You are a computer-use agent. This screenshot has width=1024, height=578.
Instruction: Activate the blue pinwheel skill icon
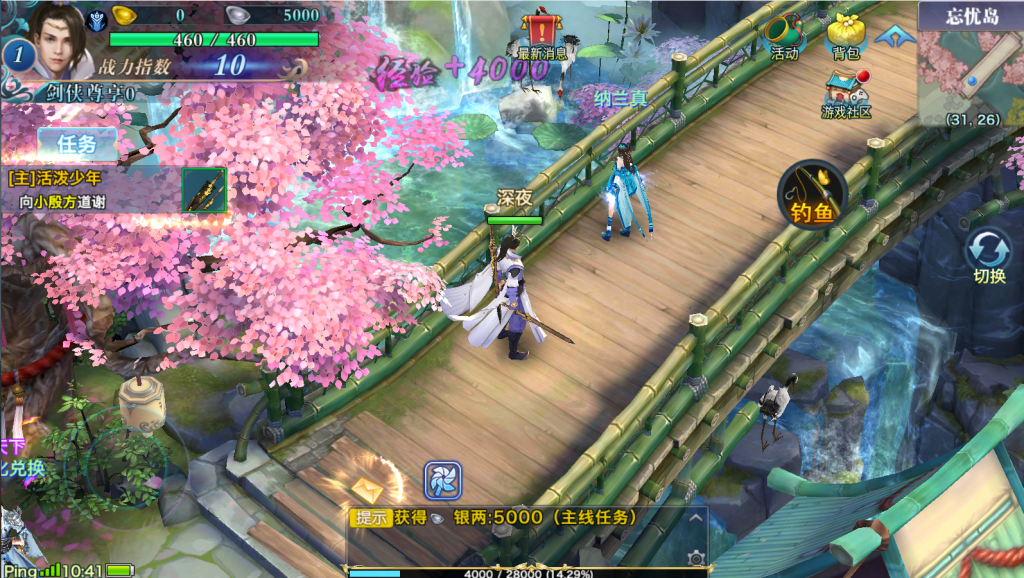coord(441,481)
